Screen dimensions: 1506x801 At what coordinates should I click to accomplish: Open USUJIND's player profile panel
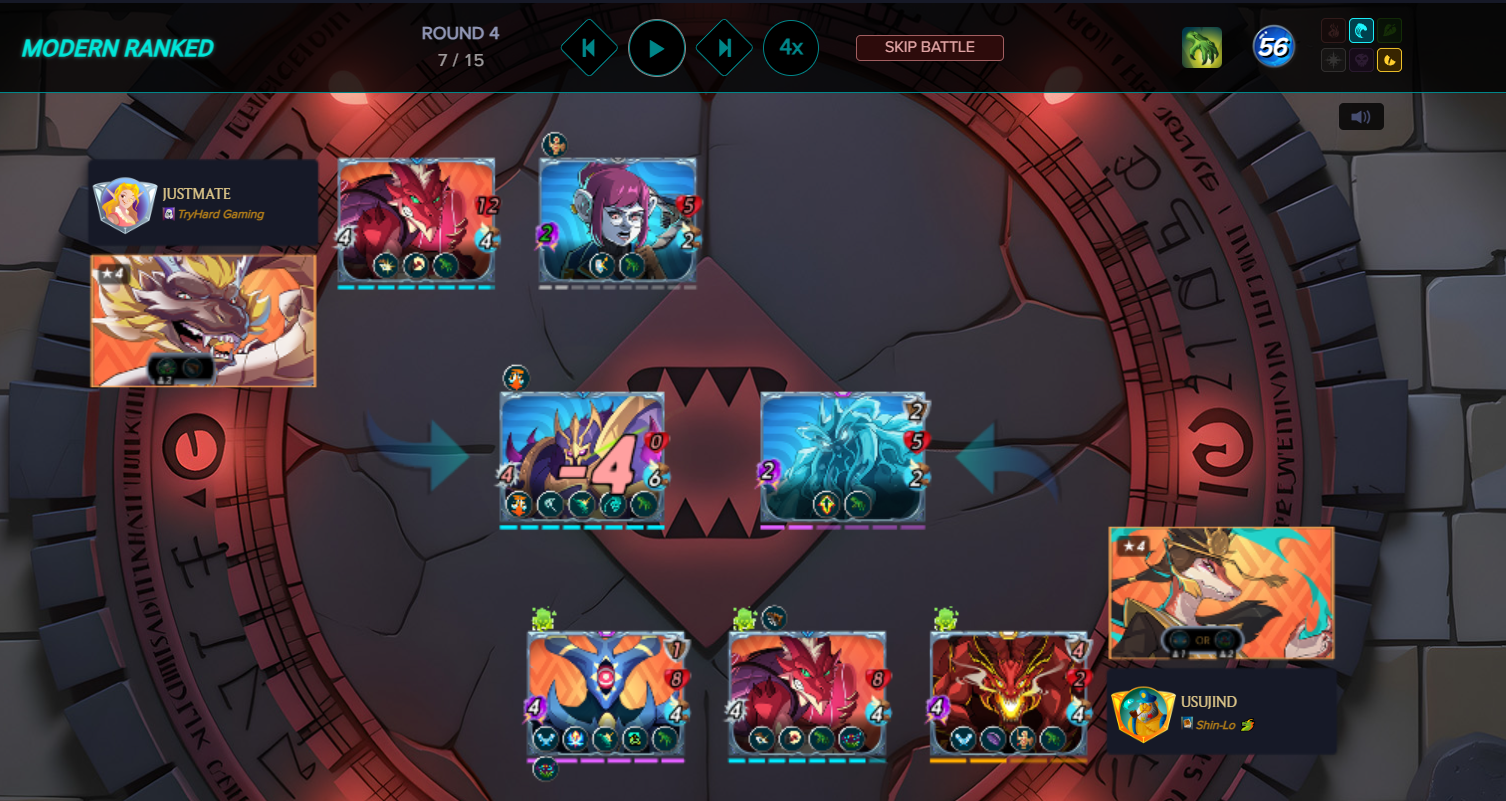(x=1221, y=710)
